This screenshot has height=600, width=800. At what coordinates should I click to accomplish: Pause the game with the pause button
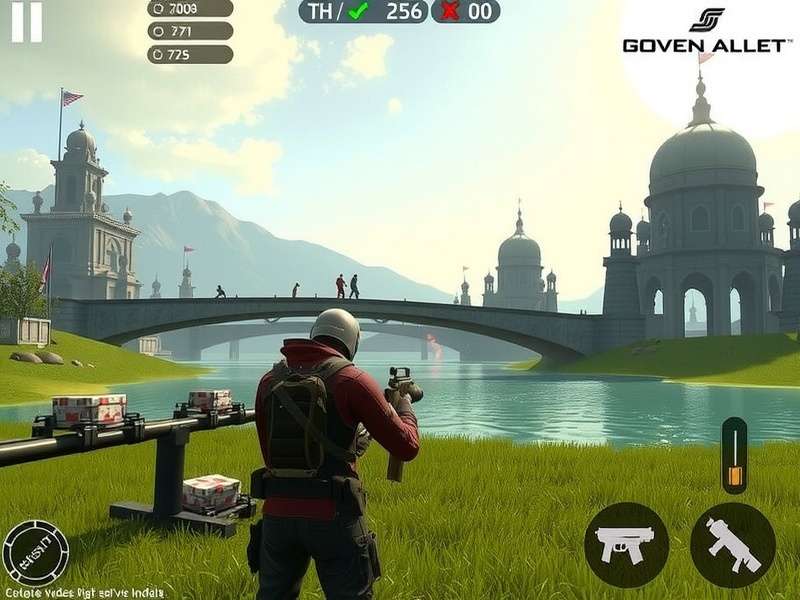(x=27, y=22)
